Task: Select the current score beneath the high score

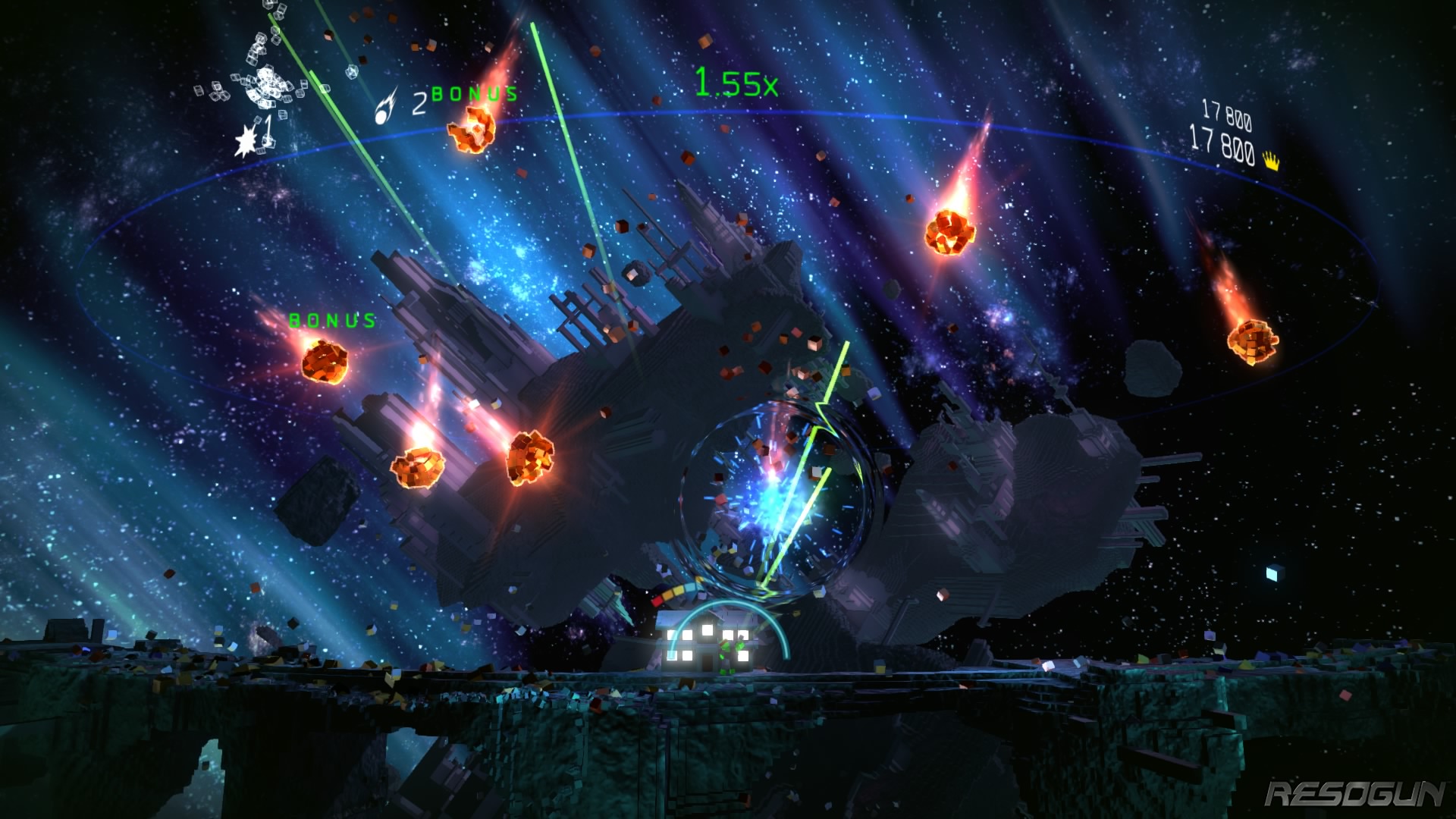Action: click(x=1222, y=149)
